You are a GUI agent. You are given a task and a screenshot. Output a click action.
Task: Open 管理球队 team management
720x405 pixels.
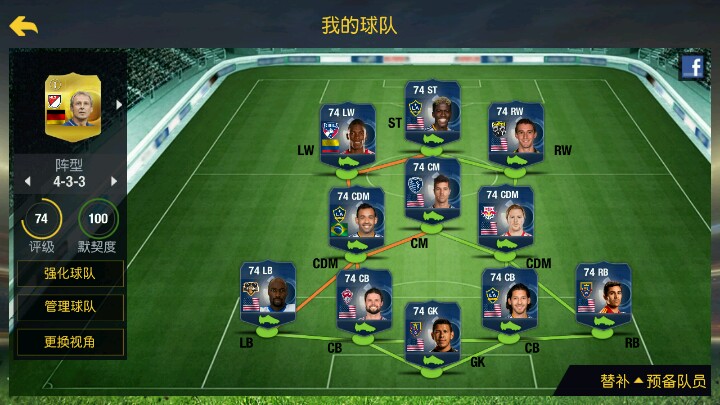tap(70, 307)
